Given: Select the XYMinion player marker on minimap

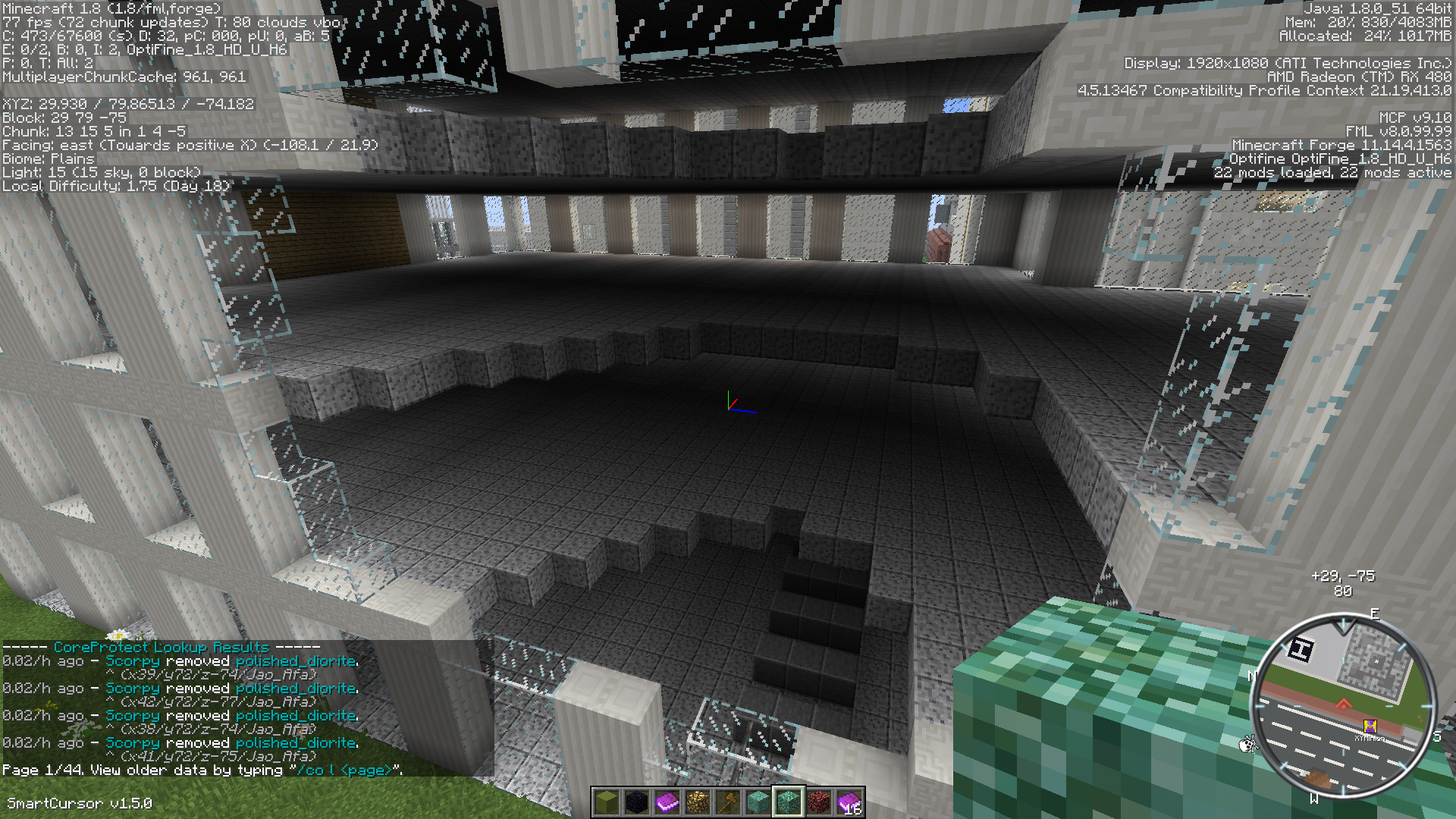Looking at the screenshot, I should coord(1370,727).
